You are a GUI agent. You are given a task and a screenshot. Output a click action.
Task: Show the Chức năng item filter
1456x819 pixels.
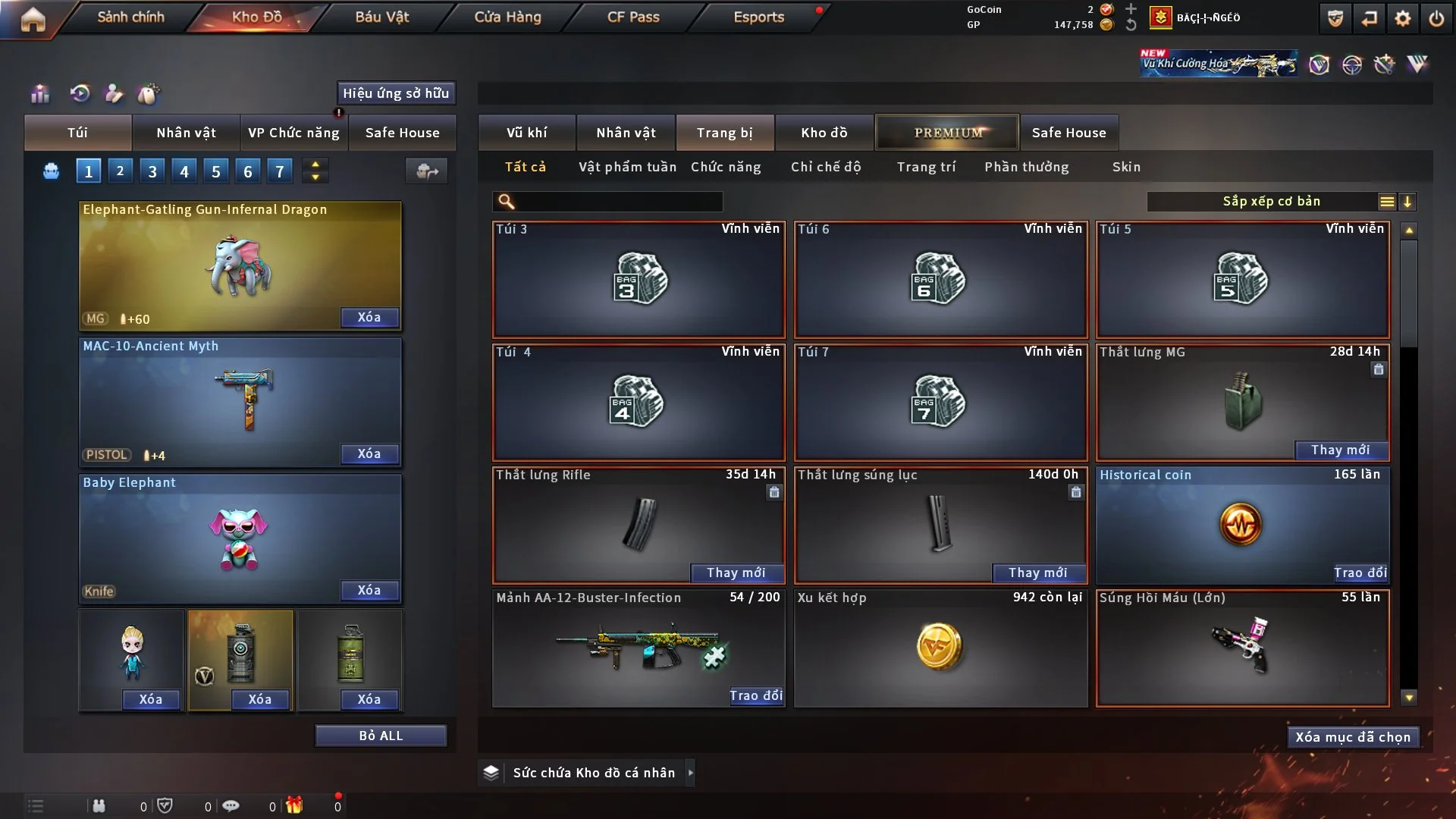pyautogui.click(x=726, y=167)
